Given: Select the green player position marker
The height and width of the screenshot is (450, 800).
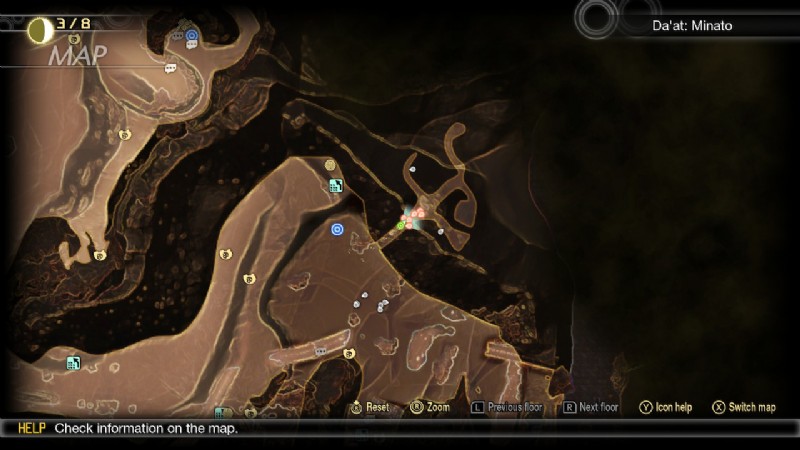Looking at the screenshot, I should click(400, 226).
